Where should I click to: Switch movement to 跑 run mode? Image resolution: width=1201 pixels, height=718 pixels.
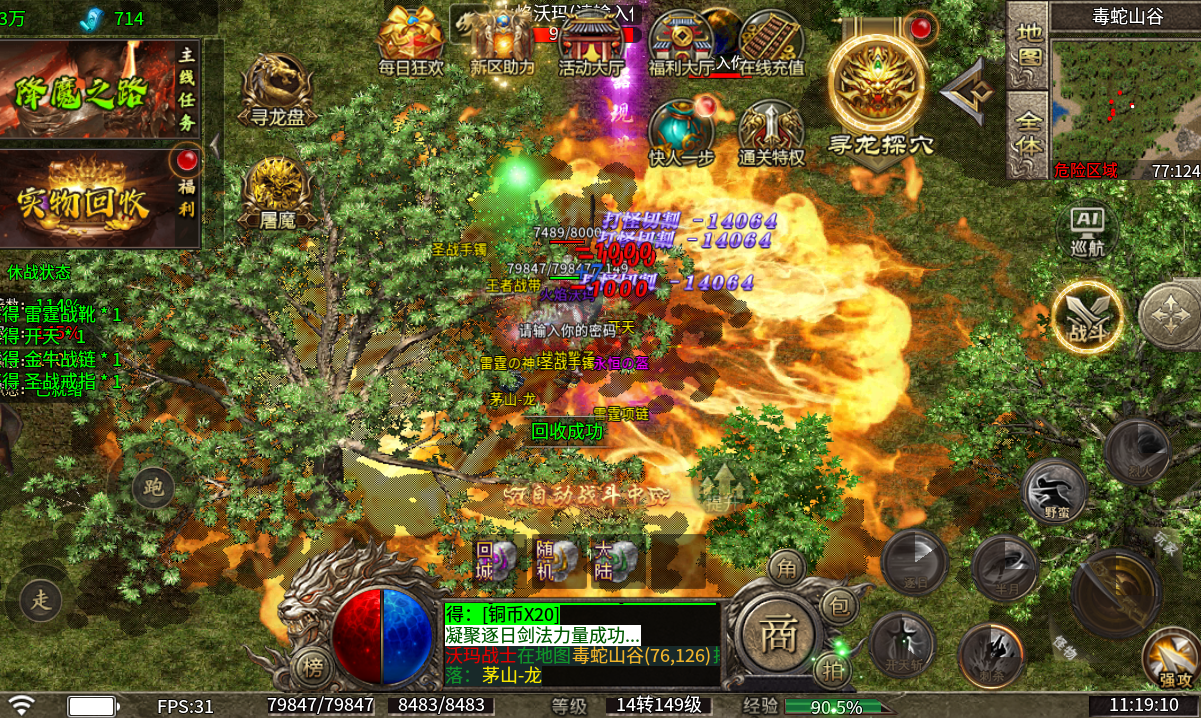pos(153,488)
